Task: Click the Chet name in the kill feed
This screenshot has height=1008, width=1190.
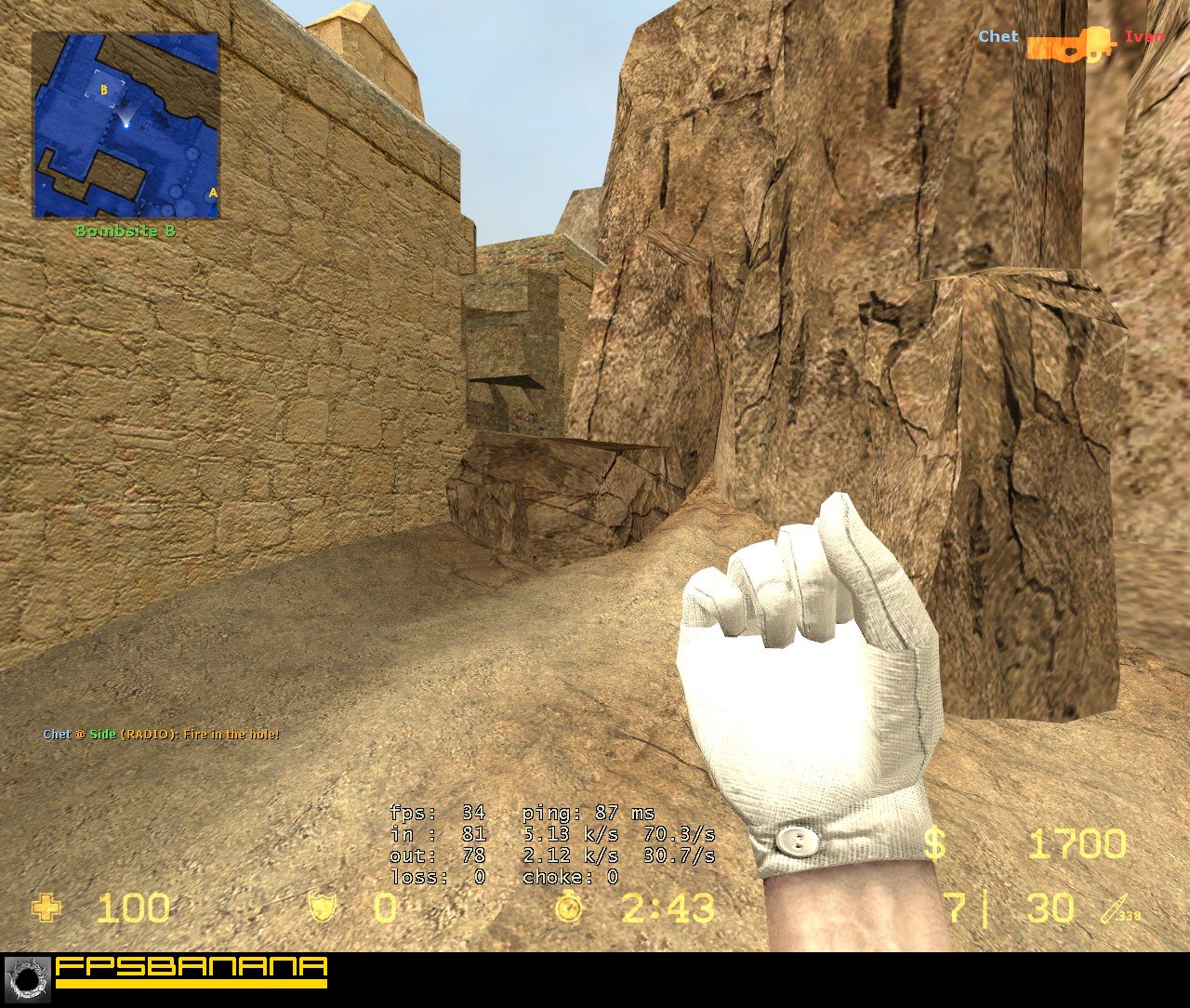Action: [x=997, y=37]
